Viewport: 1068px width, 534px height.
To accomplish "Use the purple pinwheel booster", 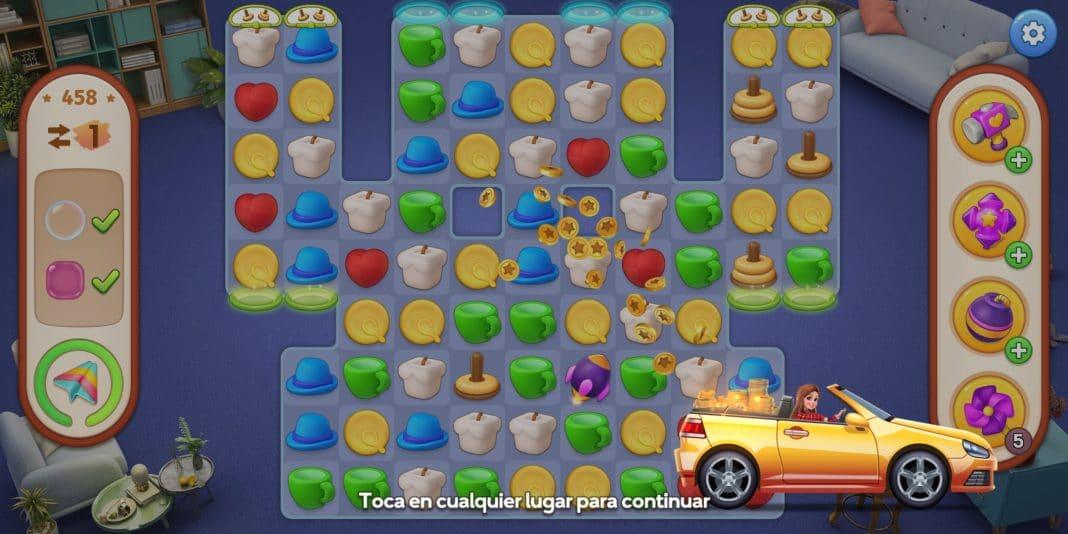I will pos(988,409).
